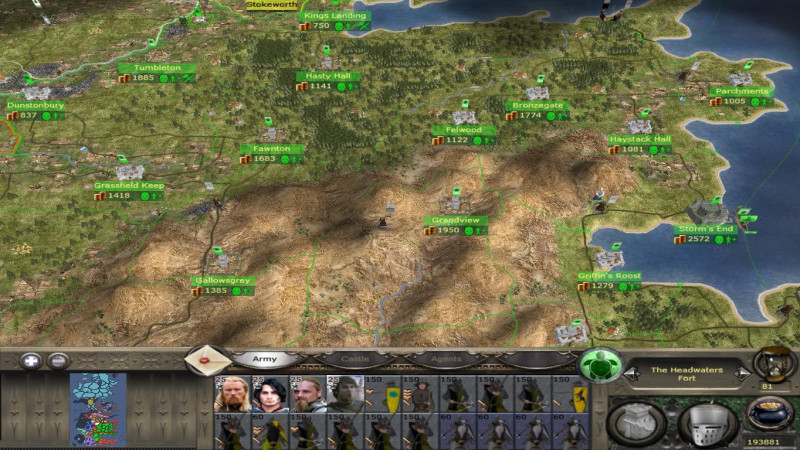The height and width of the screenshot is (450, 800).
Task: Select the clean-shaven dark-haired general portrait
Action: [x=268, y=394]
